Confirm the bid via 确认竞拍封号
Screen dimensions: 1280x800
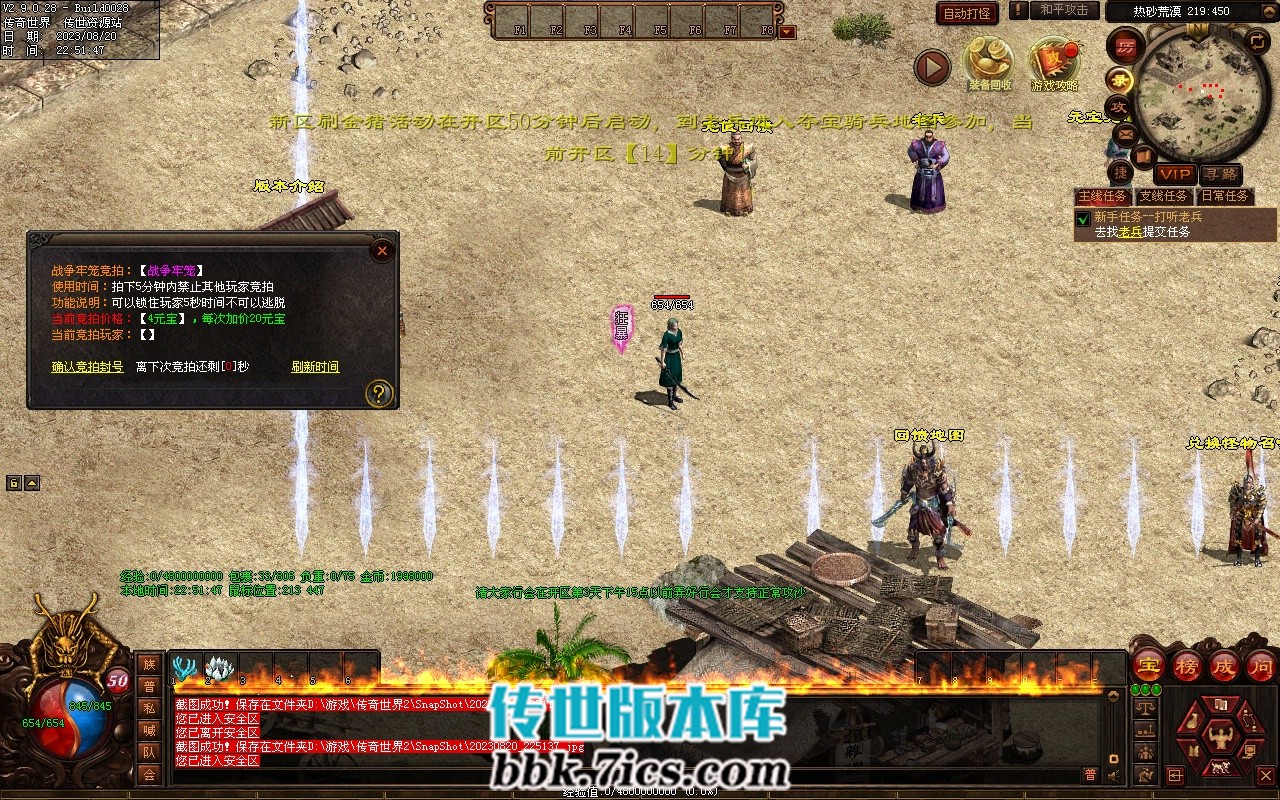tap(88, 367)
